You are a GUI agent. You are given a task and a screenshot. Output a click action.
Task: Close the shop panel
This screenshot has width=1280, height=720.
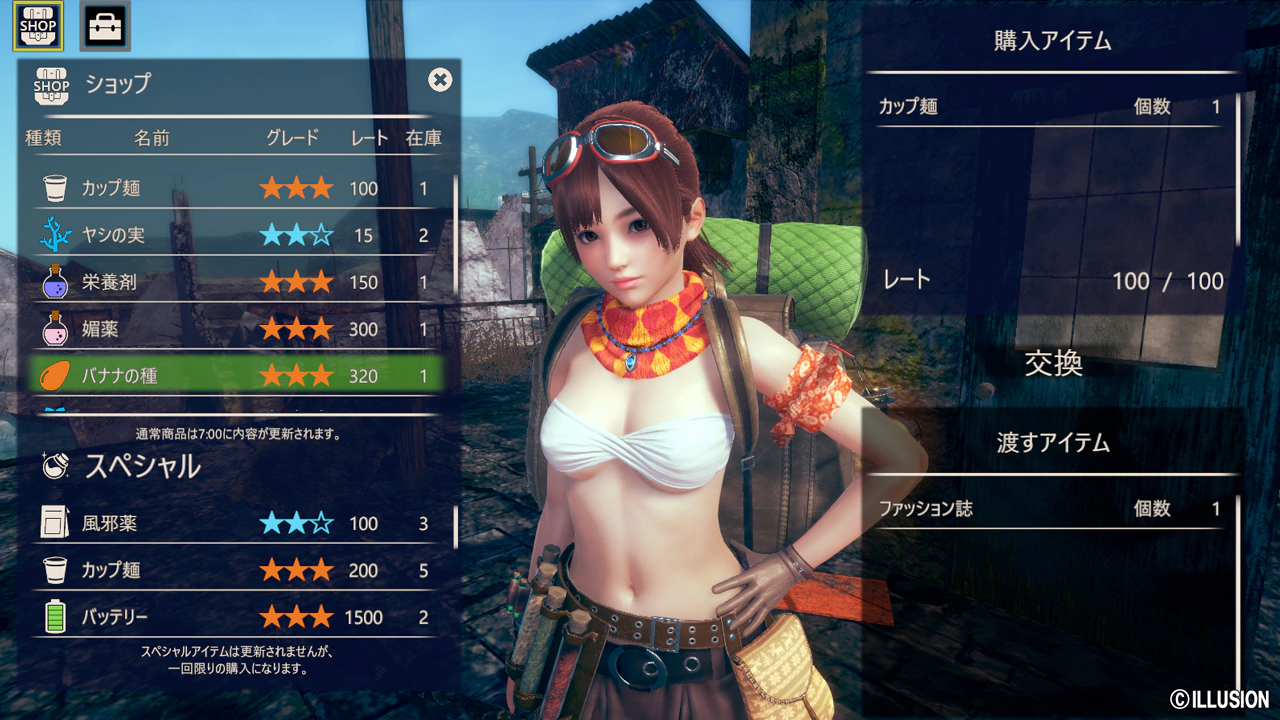(440, 80)
